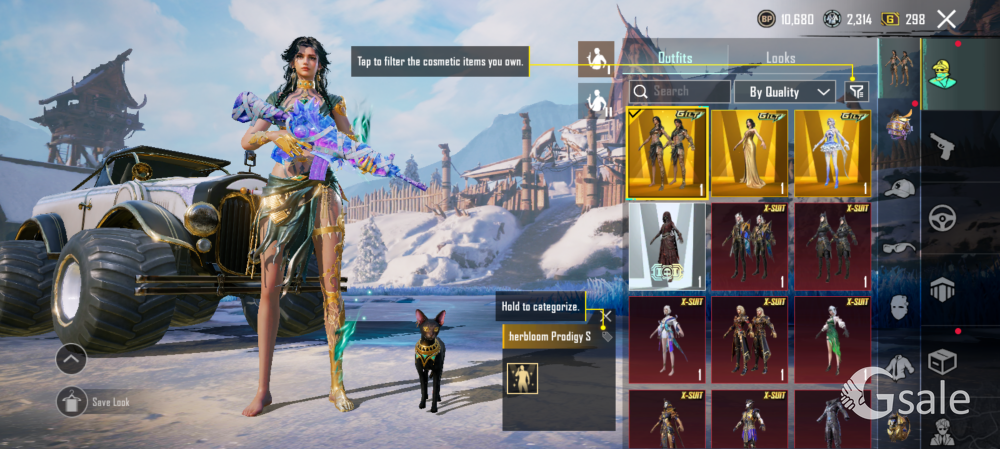
Task: Type in the outfit Search field
Action: (680, 91)
